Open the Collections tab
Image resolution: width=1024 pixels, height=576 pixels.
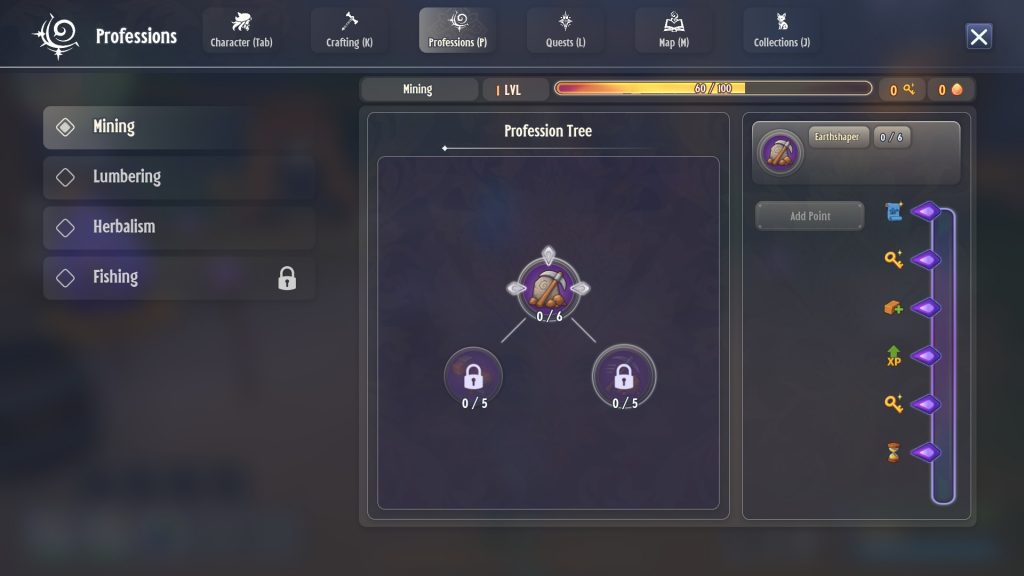781,30
